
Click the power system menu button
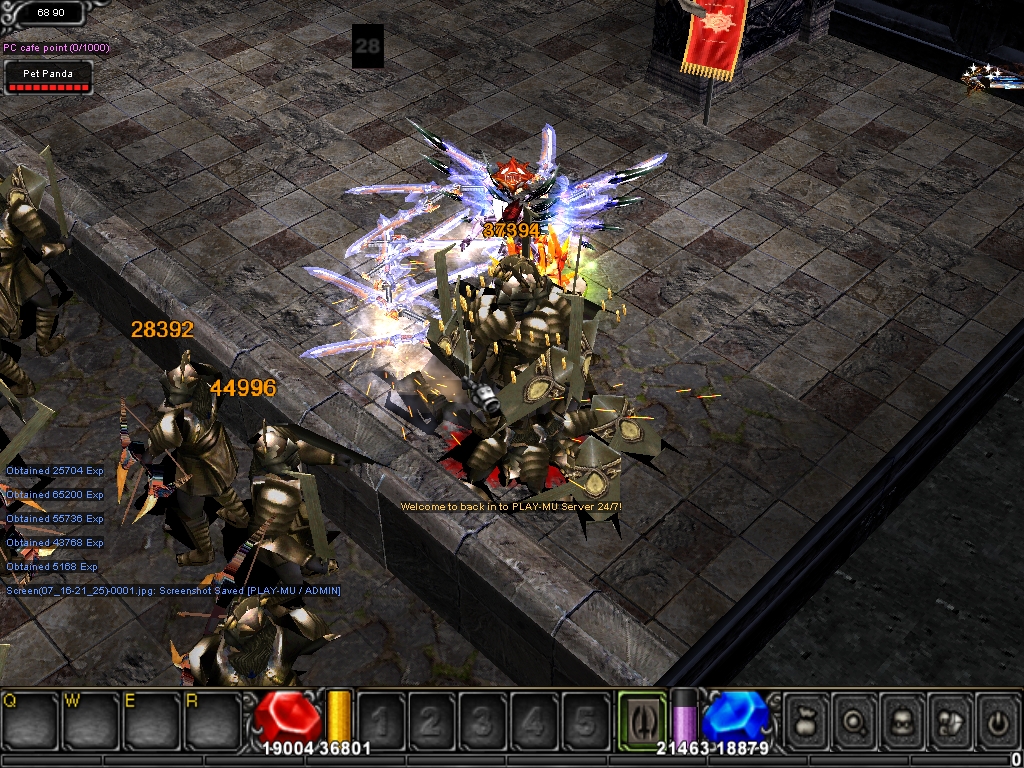pos(997,720)
